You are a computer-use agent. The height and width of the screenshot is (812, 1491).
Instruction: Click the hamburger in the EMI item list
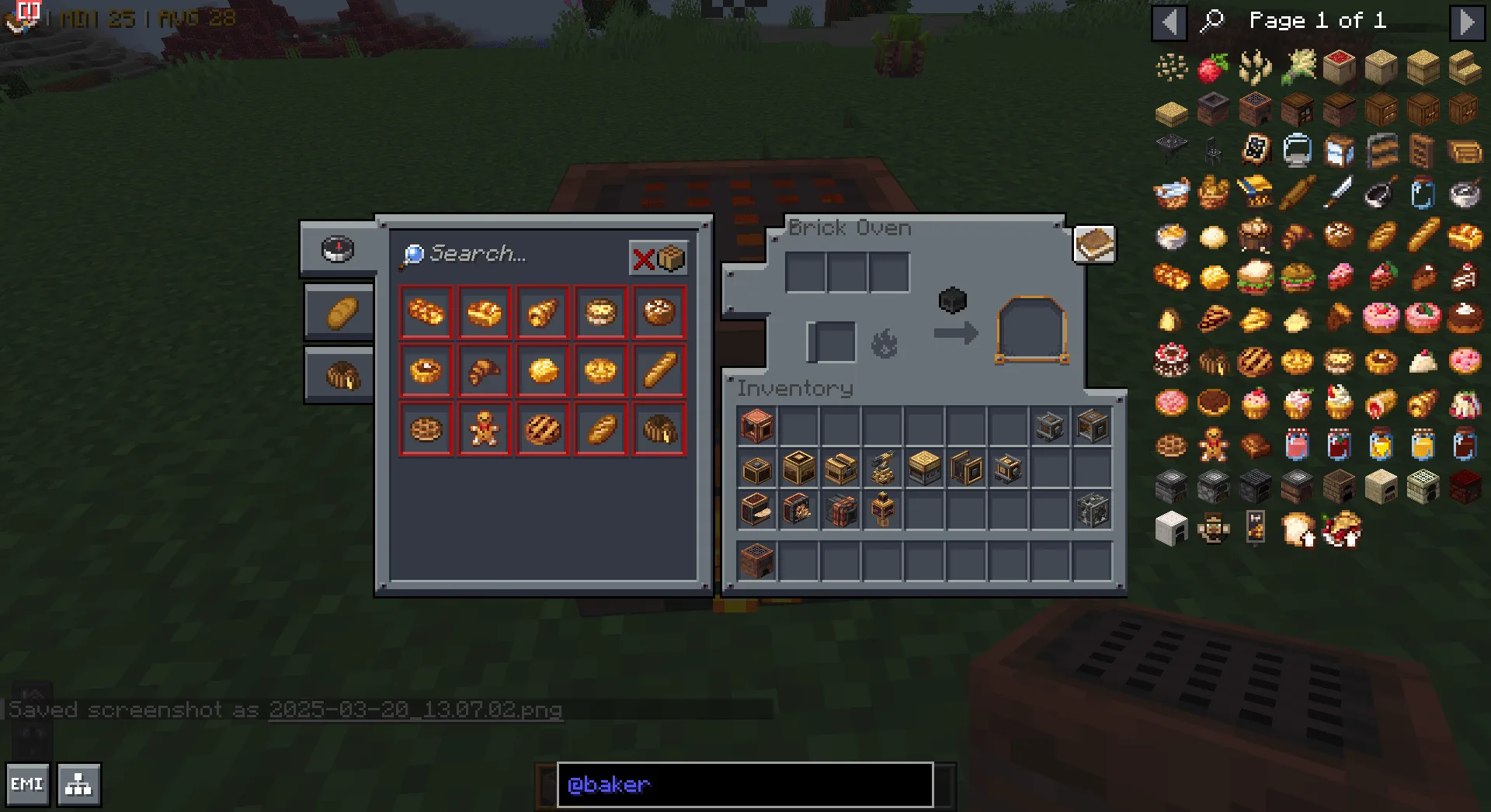click(1255, 277)
